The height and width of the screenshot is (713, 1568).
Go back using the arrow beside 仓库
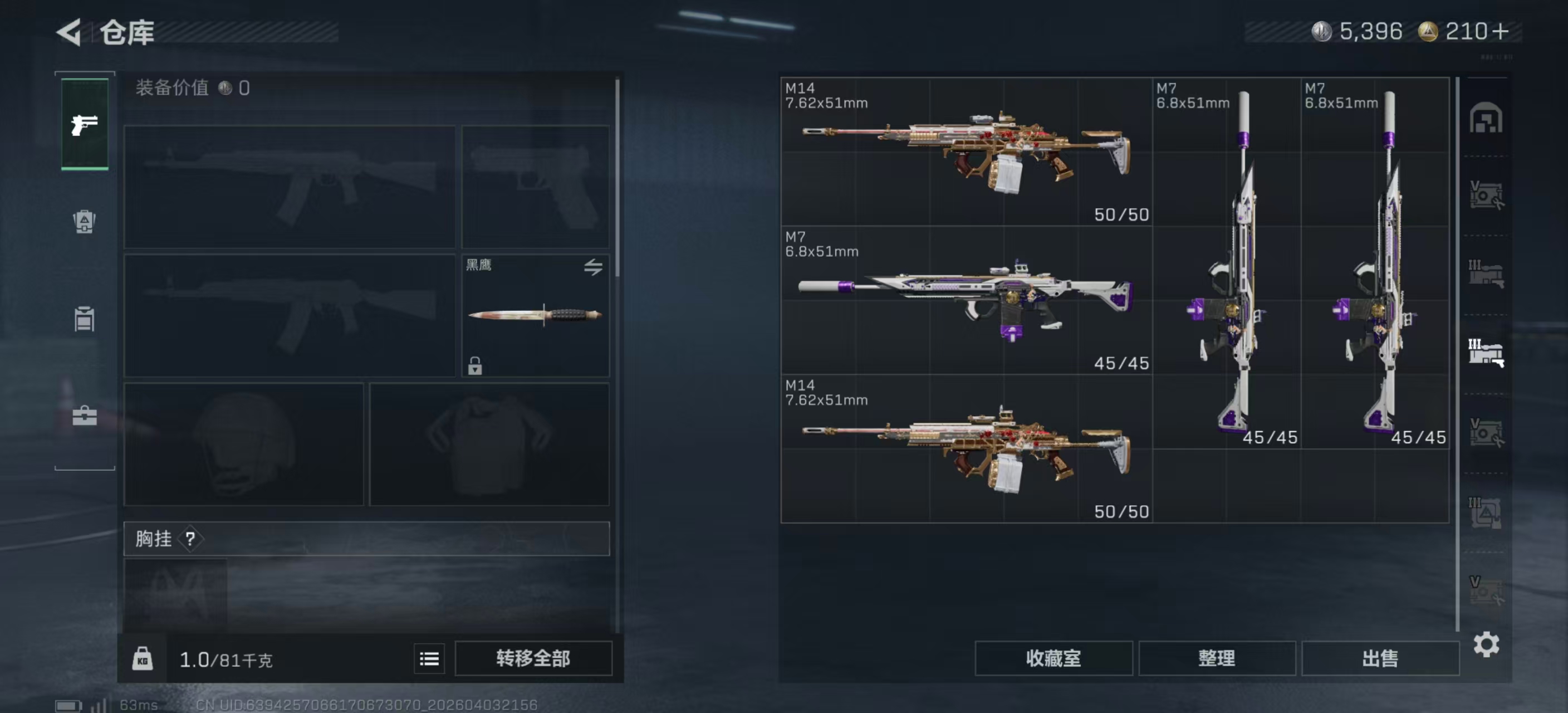70,32
